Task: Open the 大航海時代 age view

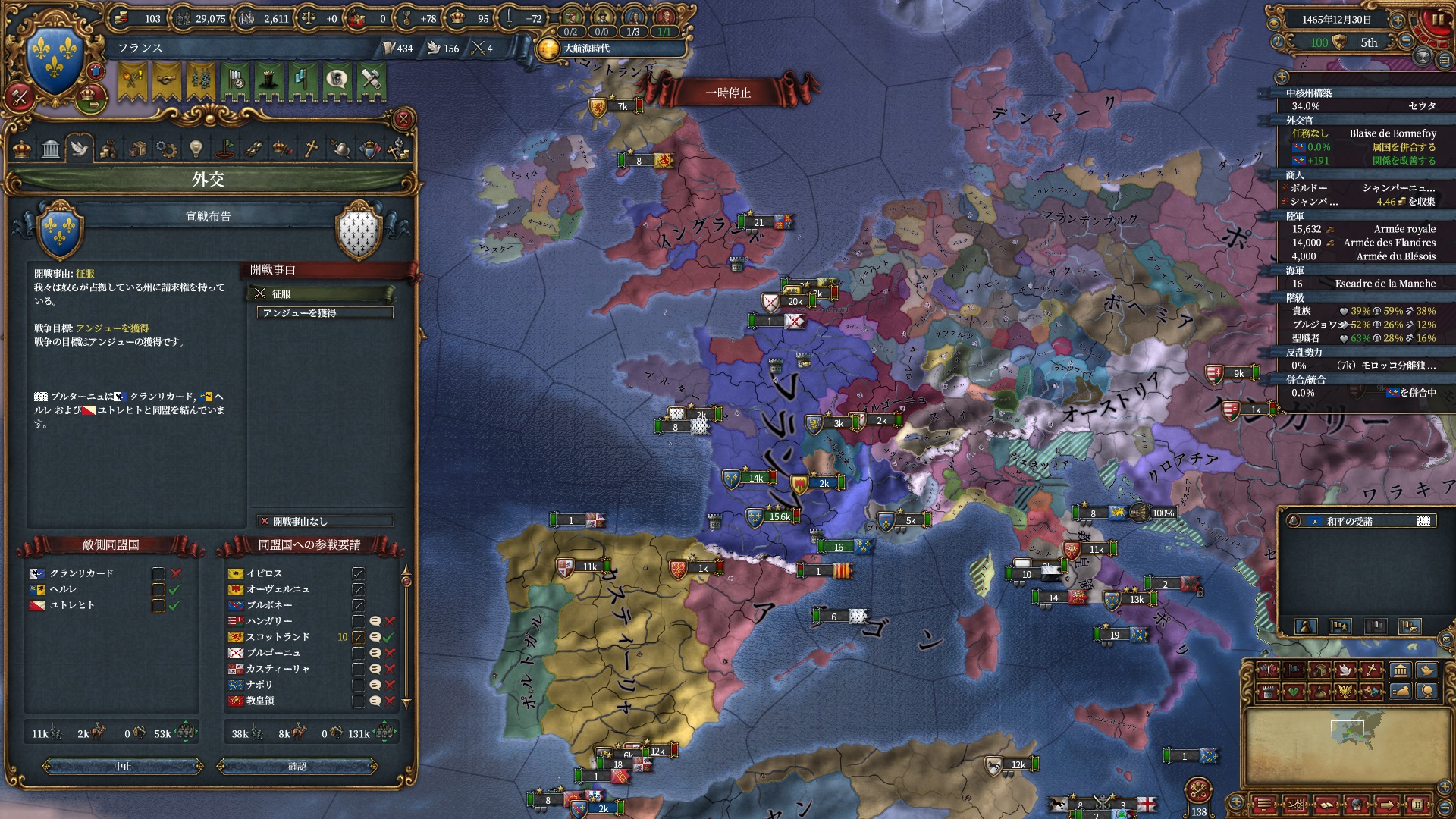Action: click(x=586, y=49)
